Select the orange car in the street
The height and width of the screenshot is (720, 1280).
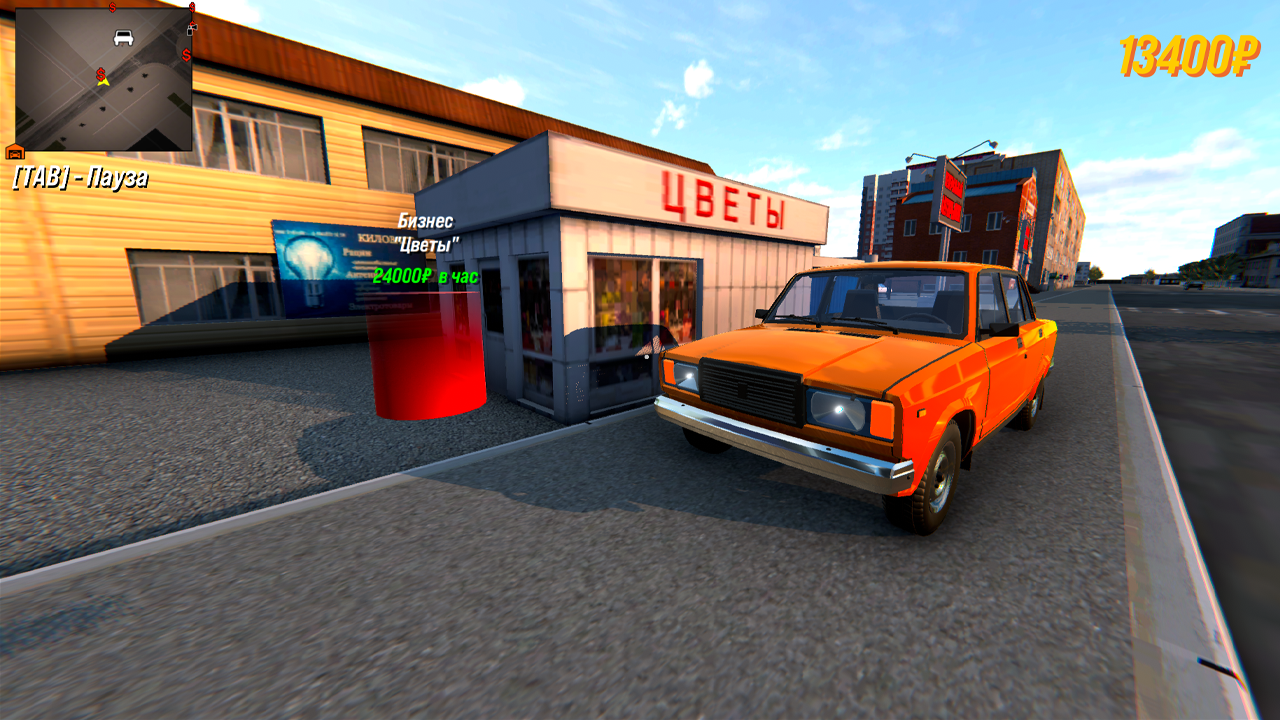pyautogui.click(x=860, y=390)
